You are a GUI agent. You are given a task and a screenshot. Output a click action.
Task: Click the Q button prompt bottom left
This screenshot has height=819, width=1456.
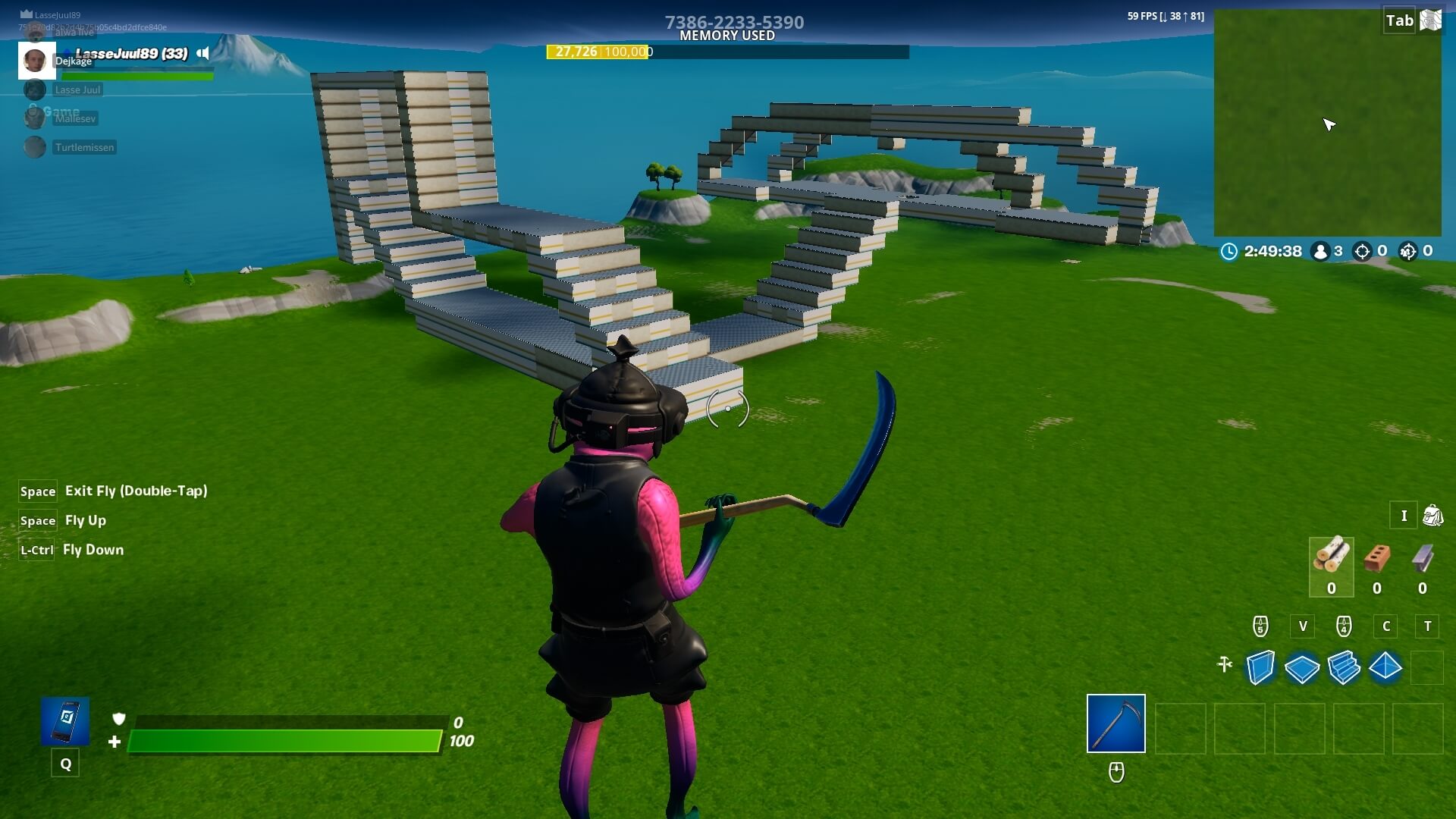pos(65,763)
